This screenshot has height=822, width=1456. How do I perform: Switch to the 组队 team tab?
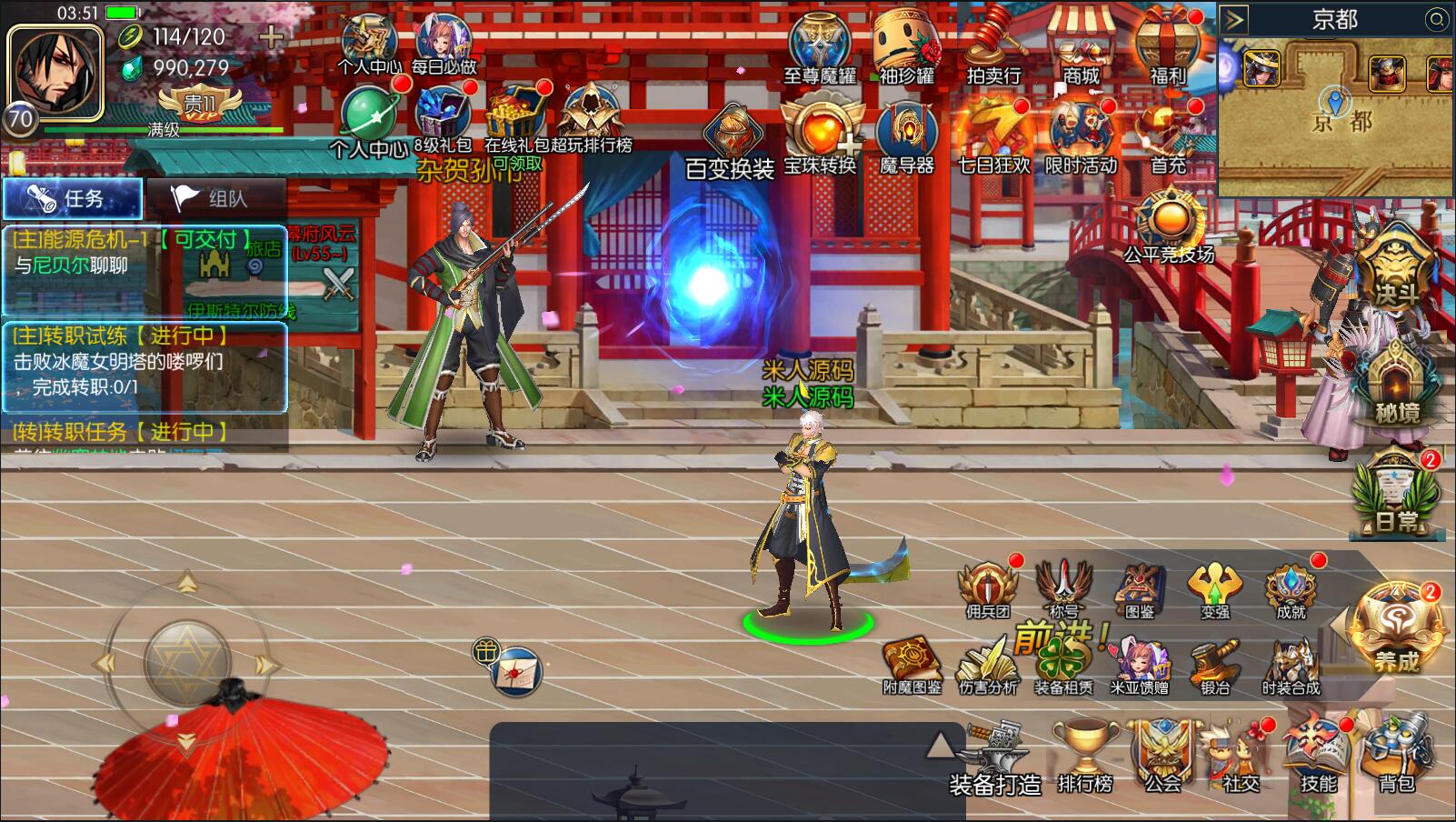pos(216,198)
